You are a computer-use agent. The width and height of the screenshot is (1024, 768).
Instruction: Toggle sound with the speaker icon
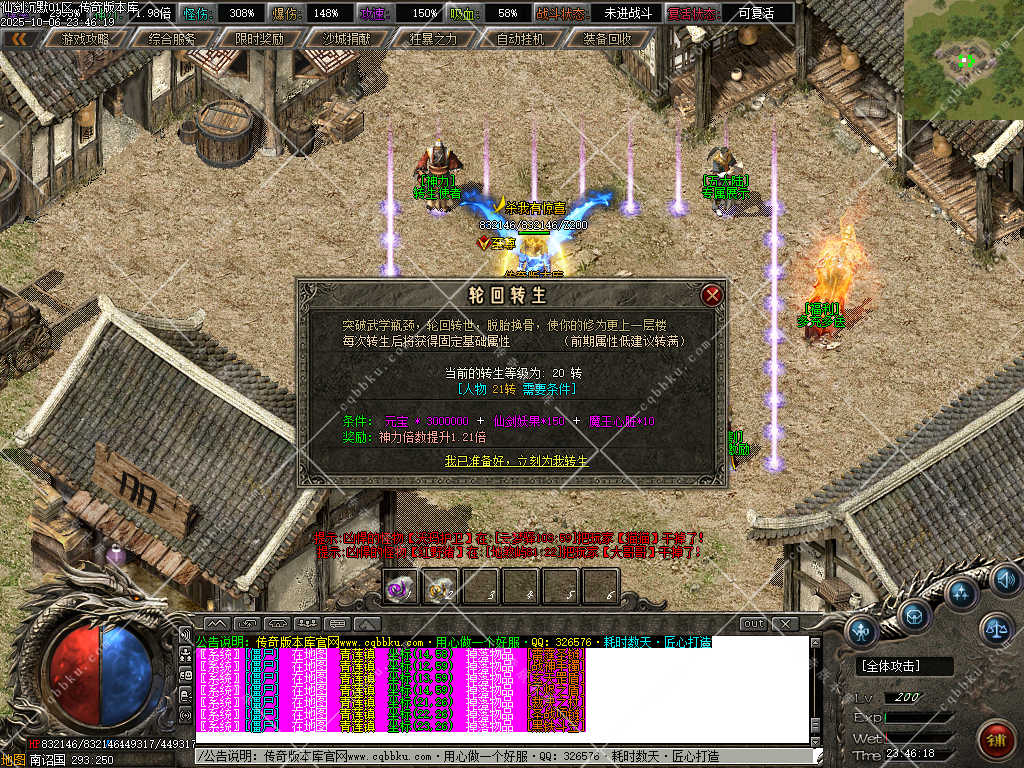coord(1003,579)
